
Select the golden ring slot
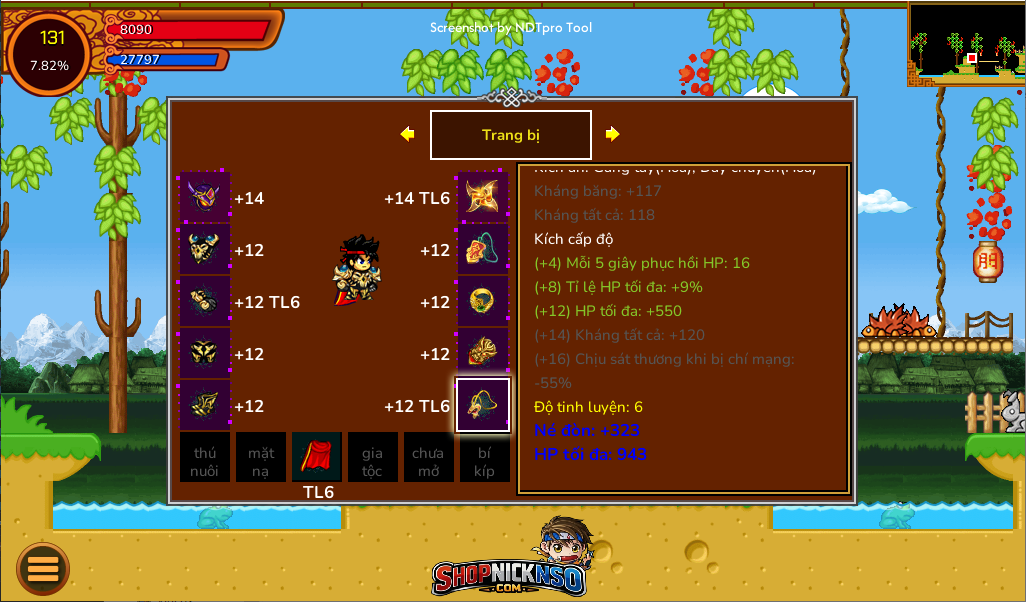[483, 302]
